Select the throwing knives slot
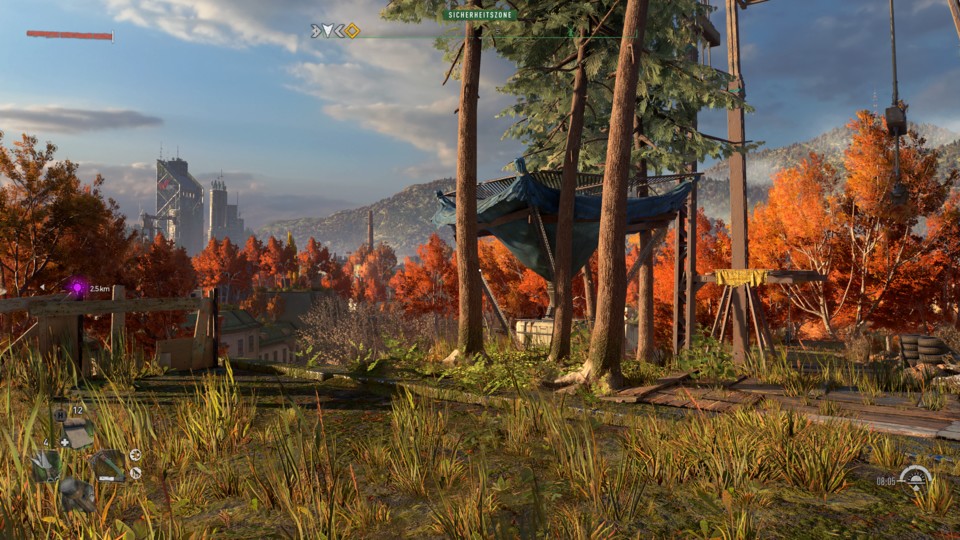This screenshot has height=540, width=960. click(x=46, y=465)
